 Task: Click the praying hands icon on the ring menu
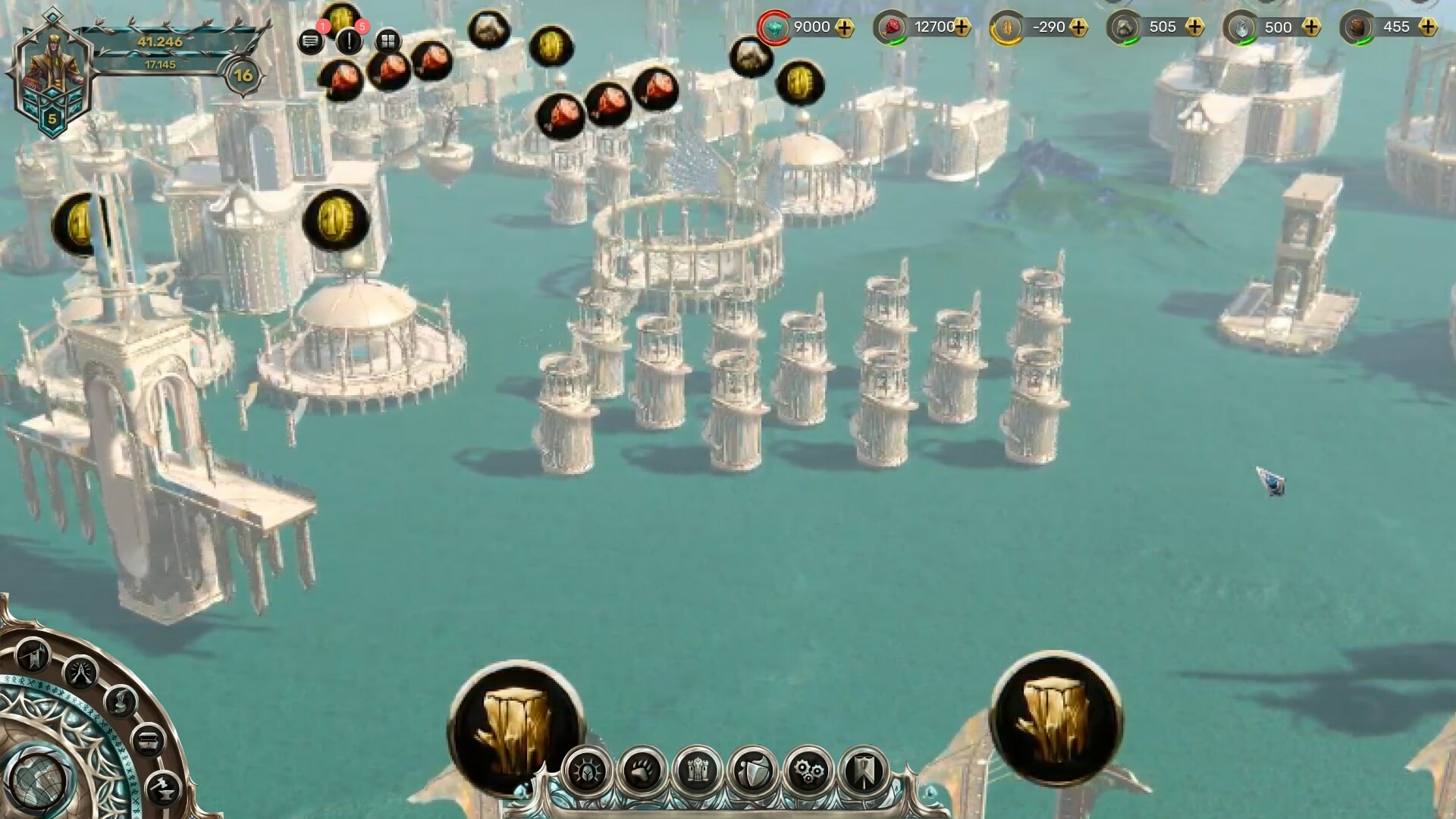(80, 673)
